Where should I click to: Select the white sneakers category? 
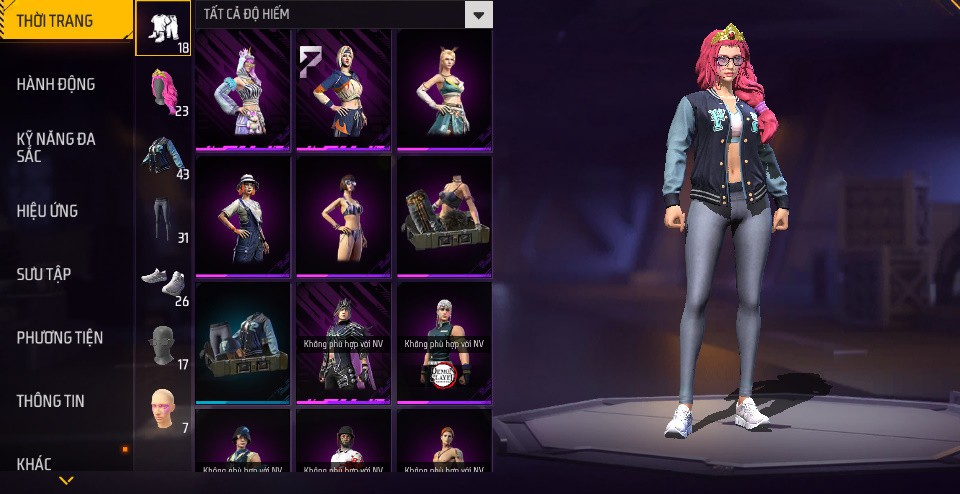[163, 281]
